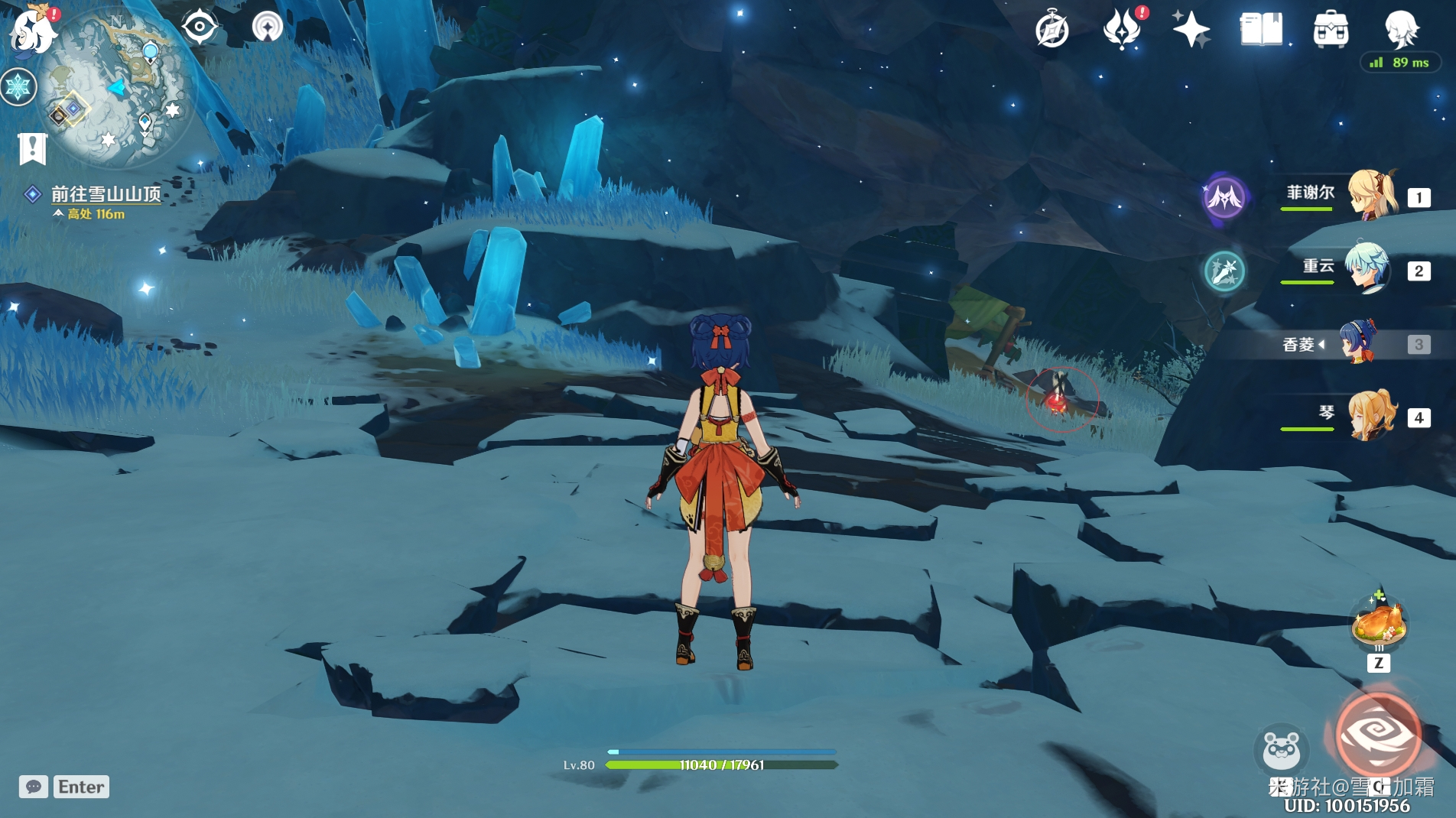Viewport: 1456px width, 818px height.
Task: Select active character 香菱 in party list
Action: pyautogui.click(x=1358, y=343)
